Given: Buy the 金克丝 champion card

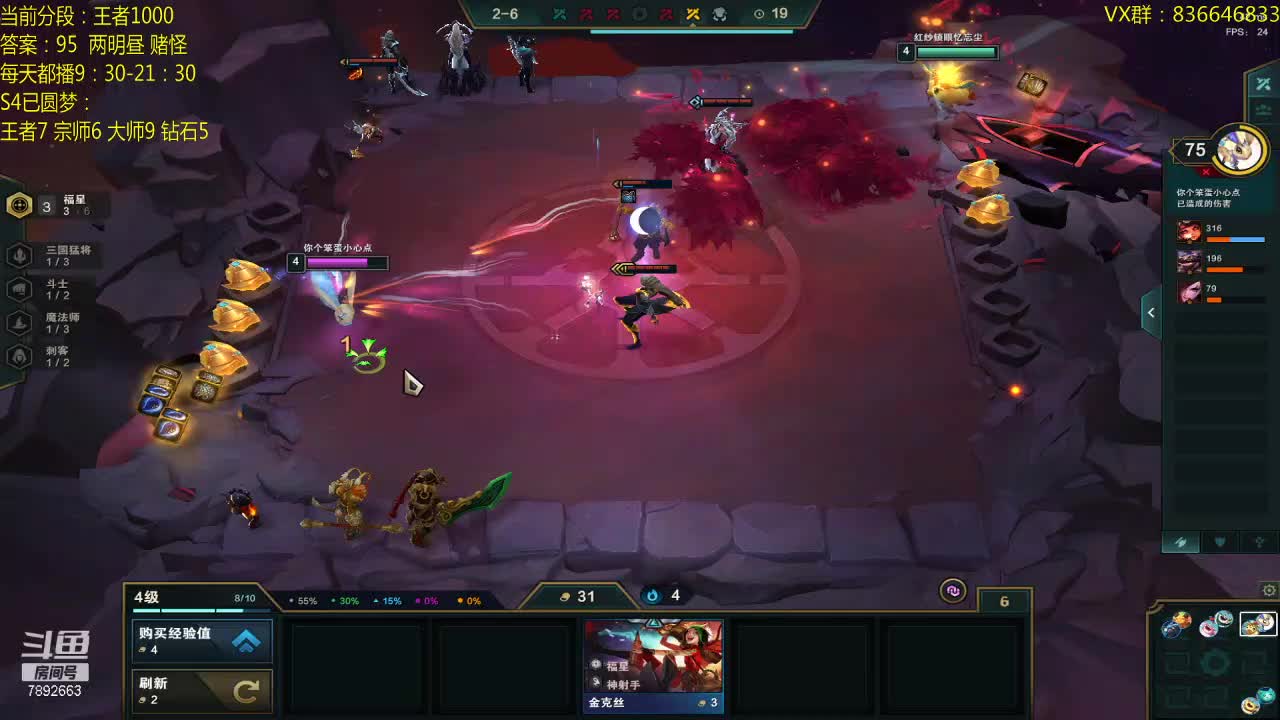Looking at the screenshot, I should [x=654, y=665].
